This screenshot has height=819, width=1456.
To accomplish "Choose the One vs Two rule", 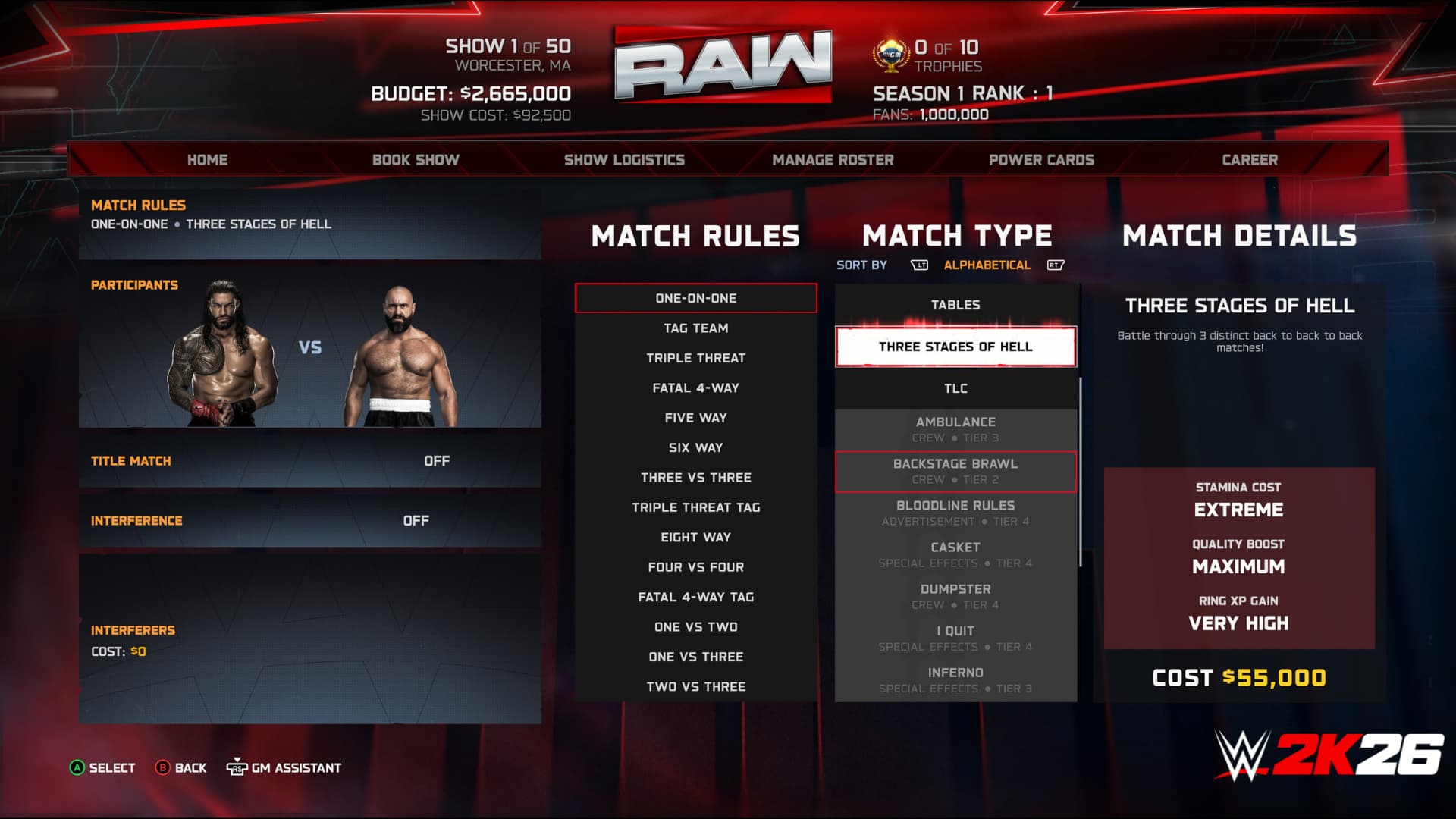I will 695,627.
